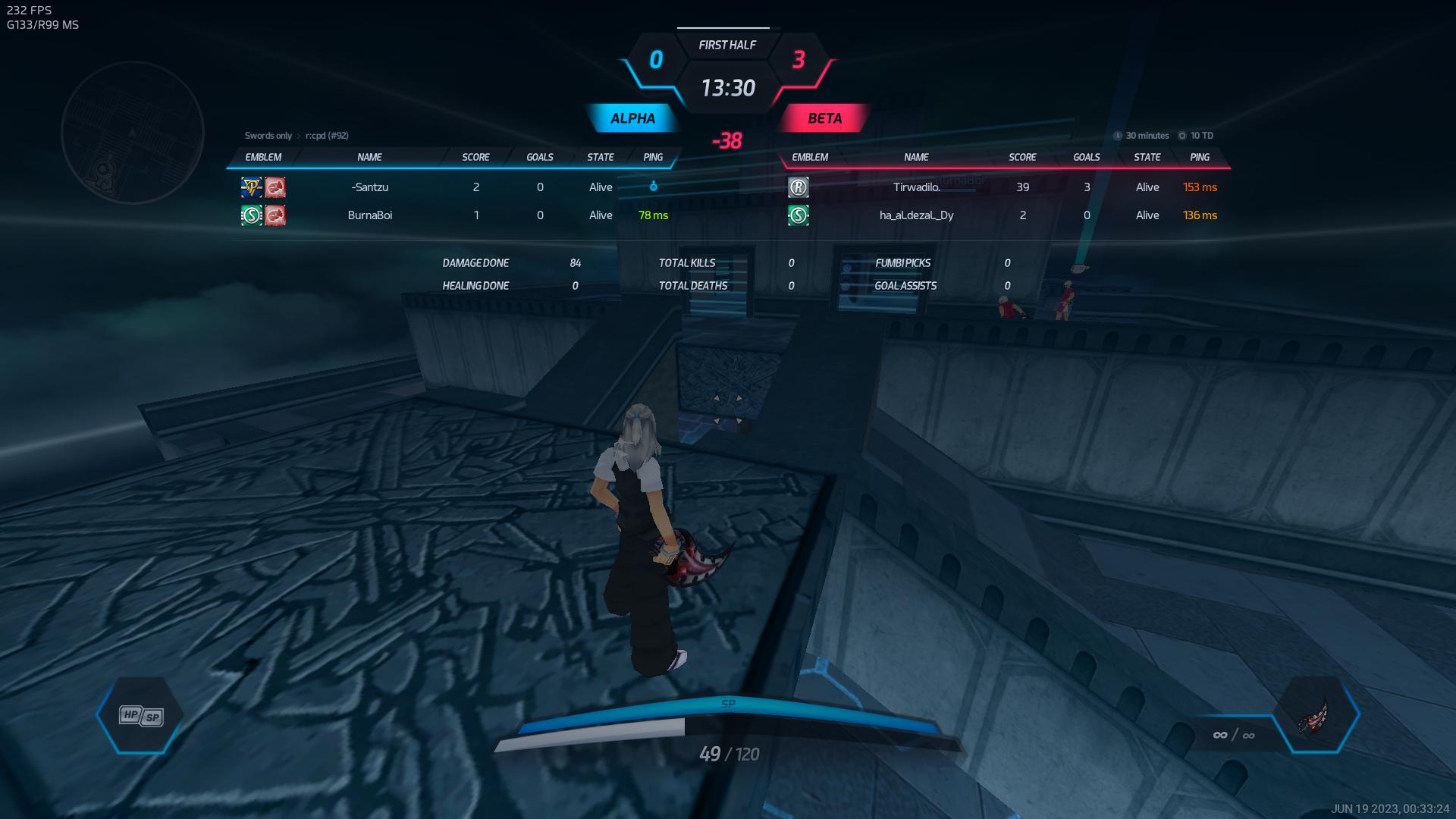Screen dimensions: 1456x819
Task: Select BurnaBoi in the Alpha team list
Action: tap(370, 215)
